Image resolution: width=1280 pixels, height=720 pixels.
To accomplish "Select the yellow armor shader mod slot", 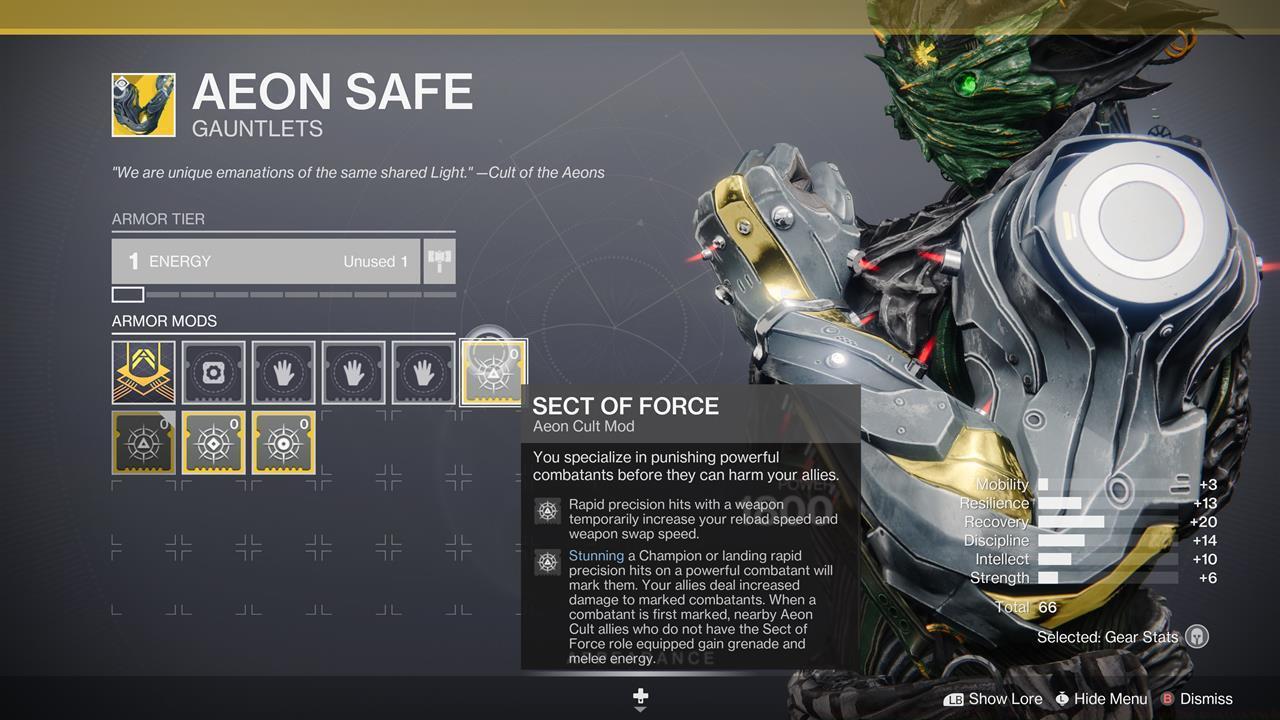I will tap(143, 372).
